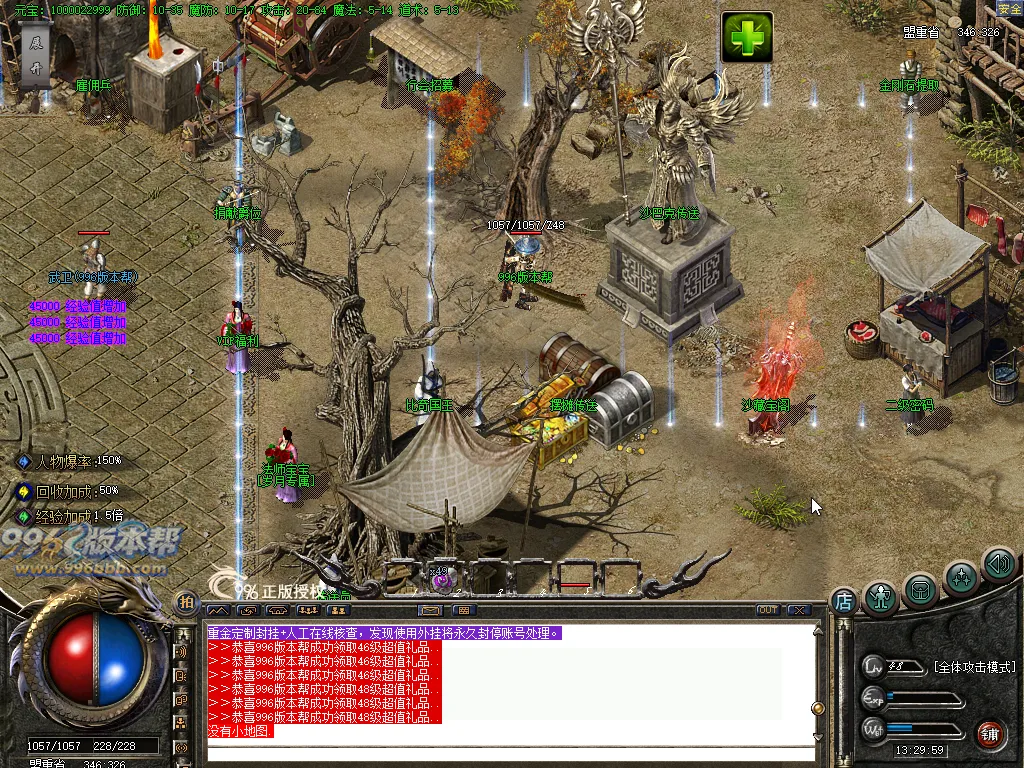This screenshot has width=1024, height=768.
Task: Click the 安全 safe zone indicator
Action: coord(1009,9)
